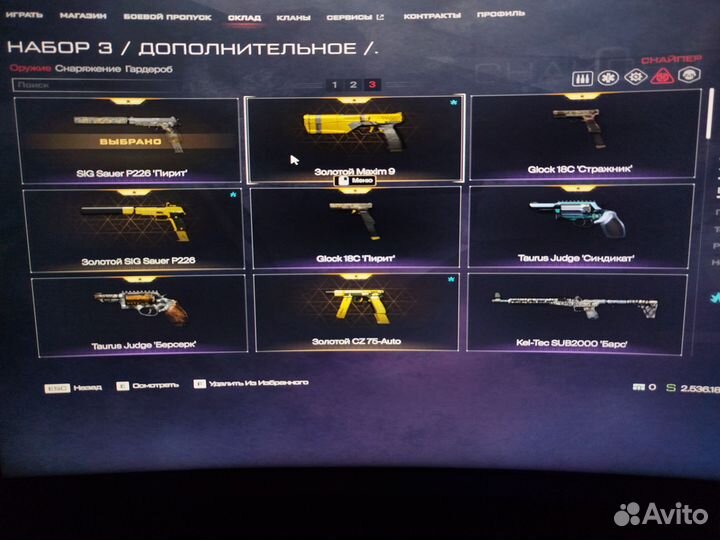
Task: Open the БОЕВОЙ ПРОПУСК page
Action: point(152,17)
